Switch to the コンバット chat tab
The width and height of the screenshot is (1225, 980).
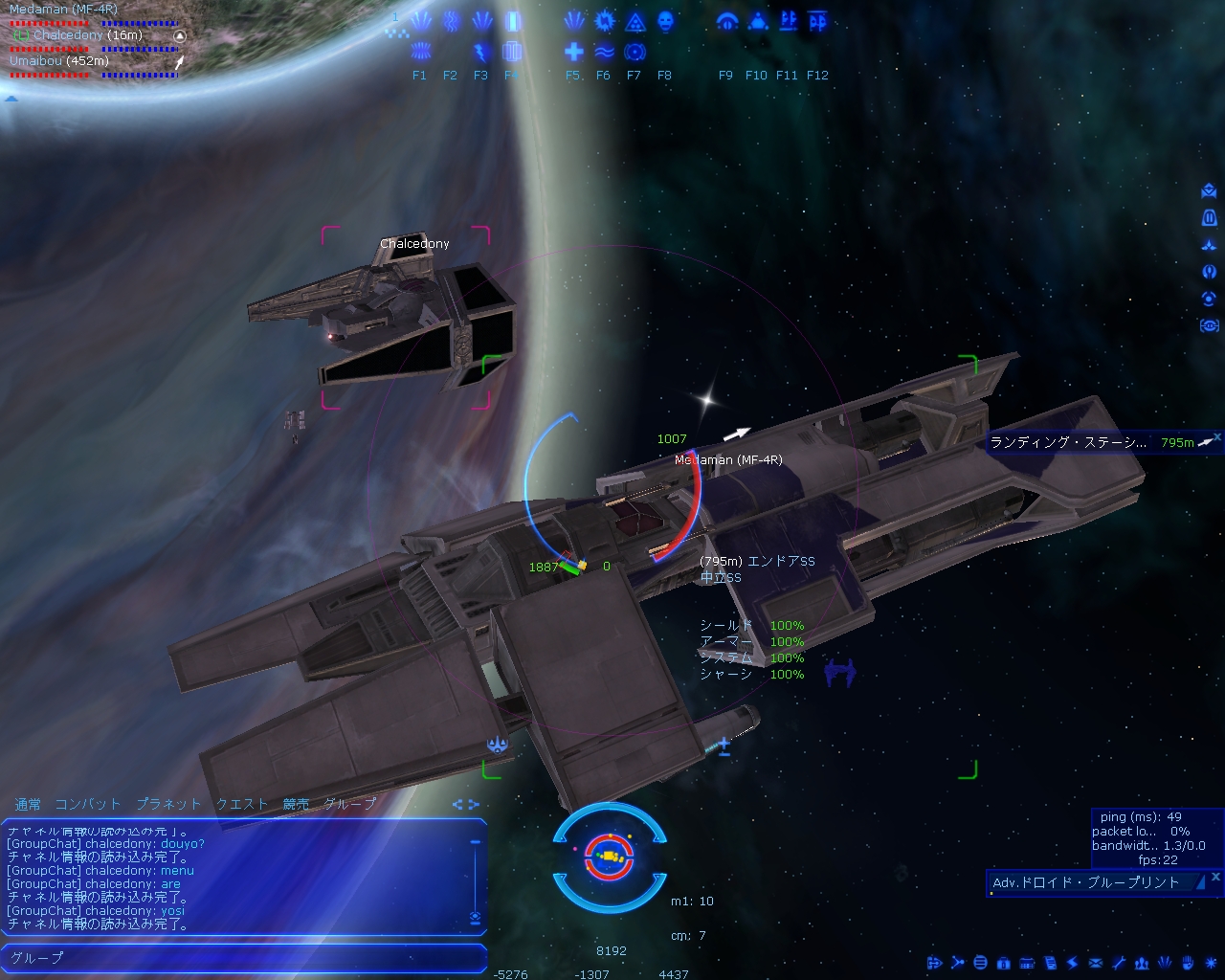88,804
